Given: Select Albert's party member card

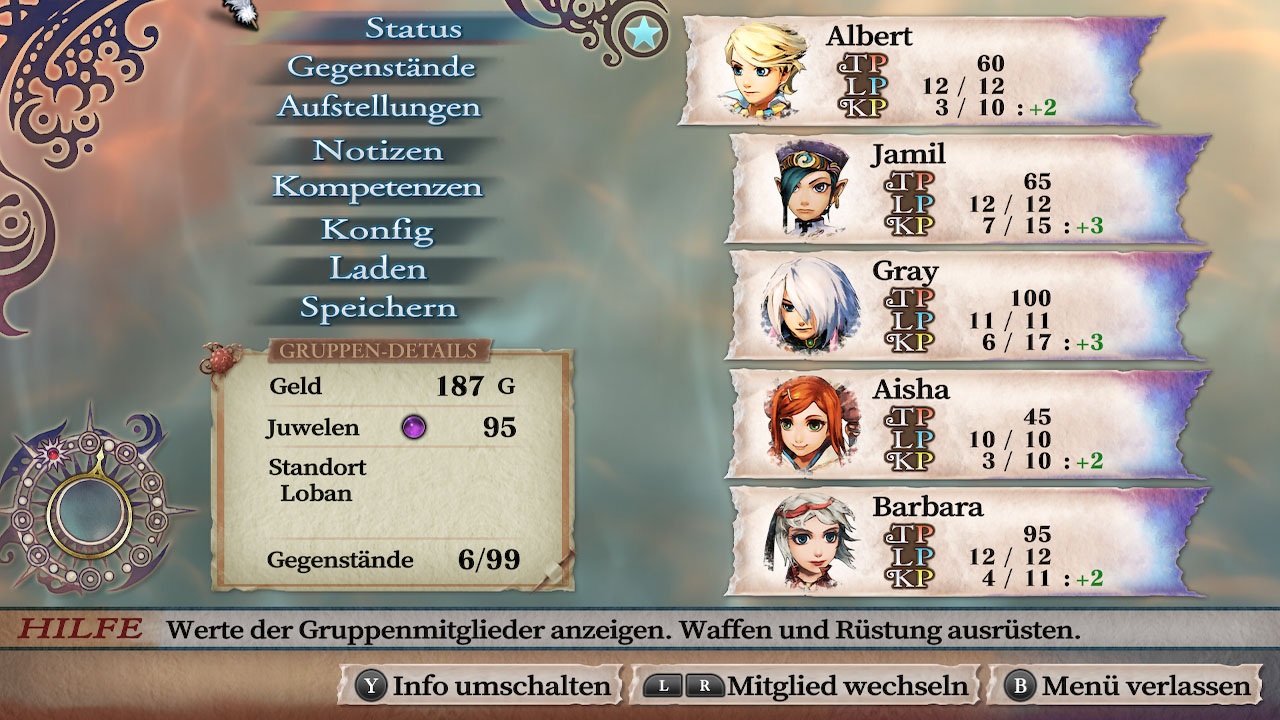Looking at the screenshot, I should (920, 70).
